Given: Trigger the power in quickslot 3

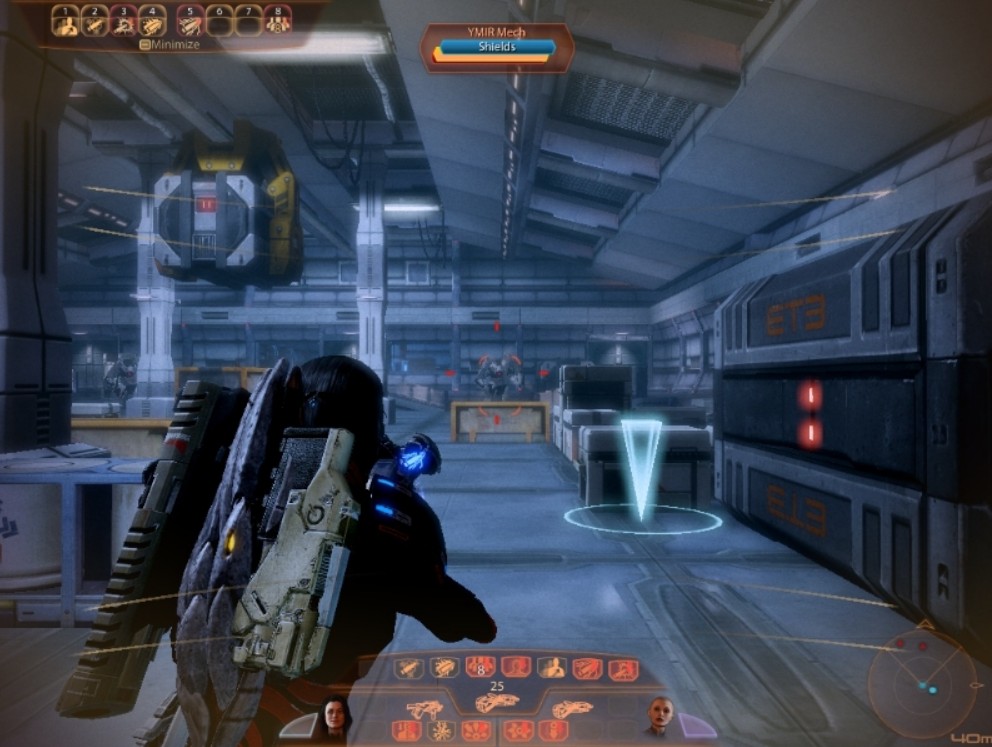Looking at the screenshot, I should click(125, 23).
